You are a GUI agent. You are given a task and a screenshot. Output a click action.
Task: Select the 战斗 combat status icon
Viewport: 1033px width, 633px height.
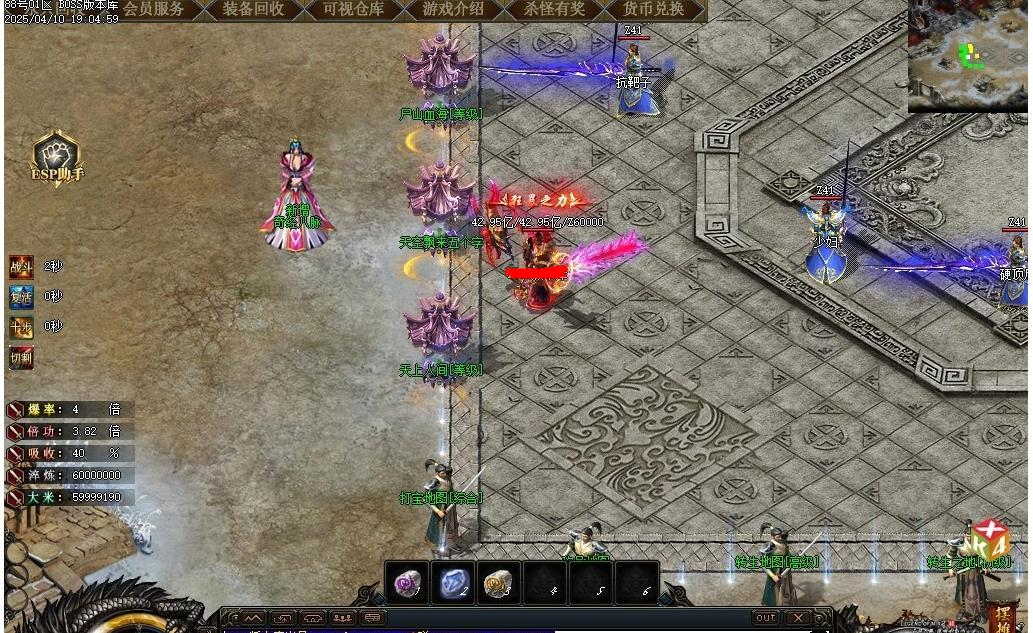(x=21, y=266)
